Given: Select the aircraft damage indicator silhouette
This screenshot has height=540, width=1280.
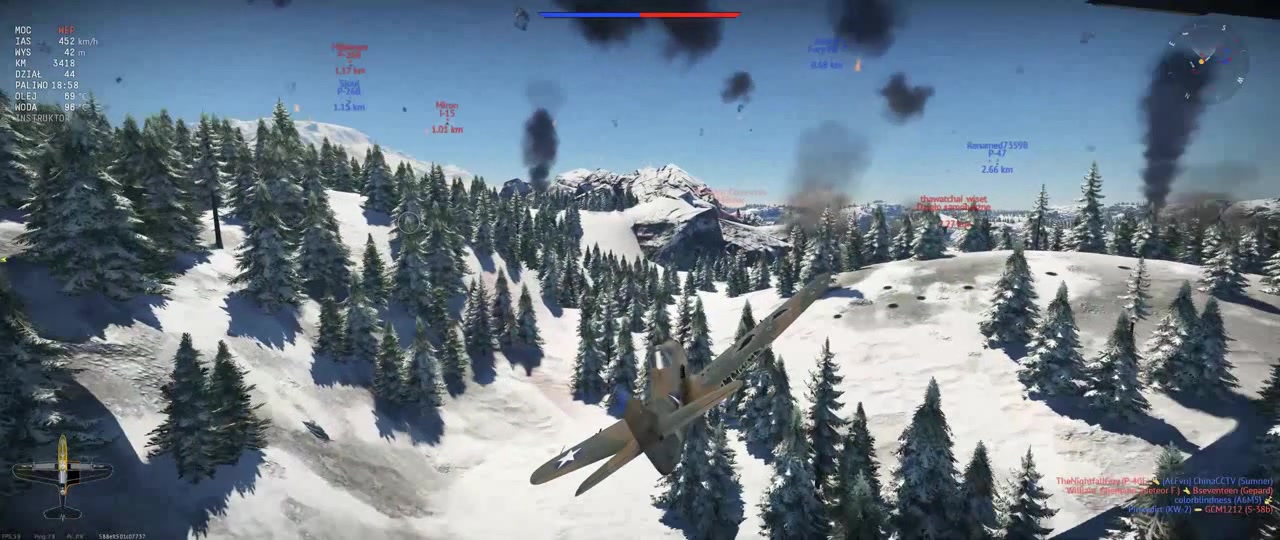Looking at the screenshot, I should tap(62, 478).
